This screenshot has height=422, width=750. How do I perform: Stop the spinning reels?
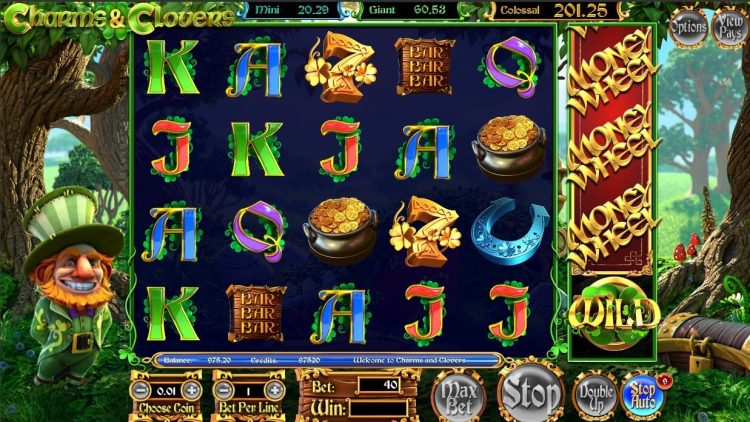[530, 391]
